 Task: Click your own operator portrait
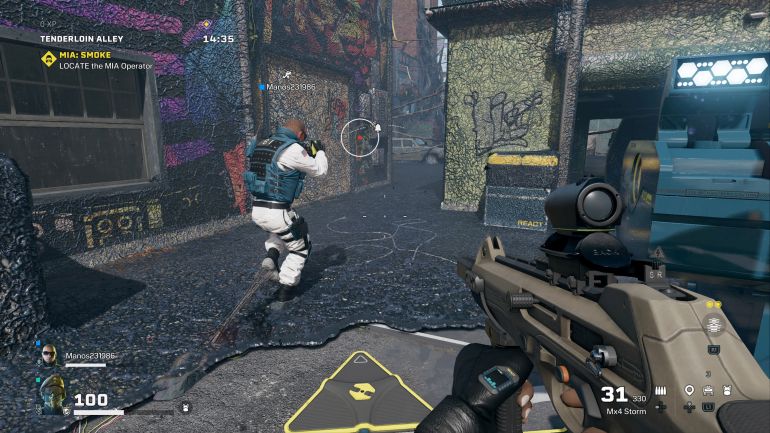click(x=51, y=392)
